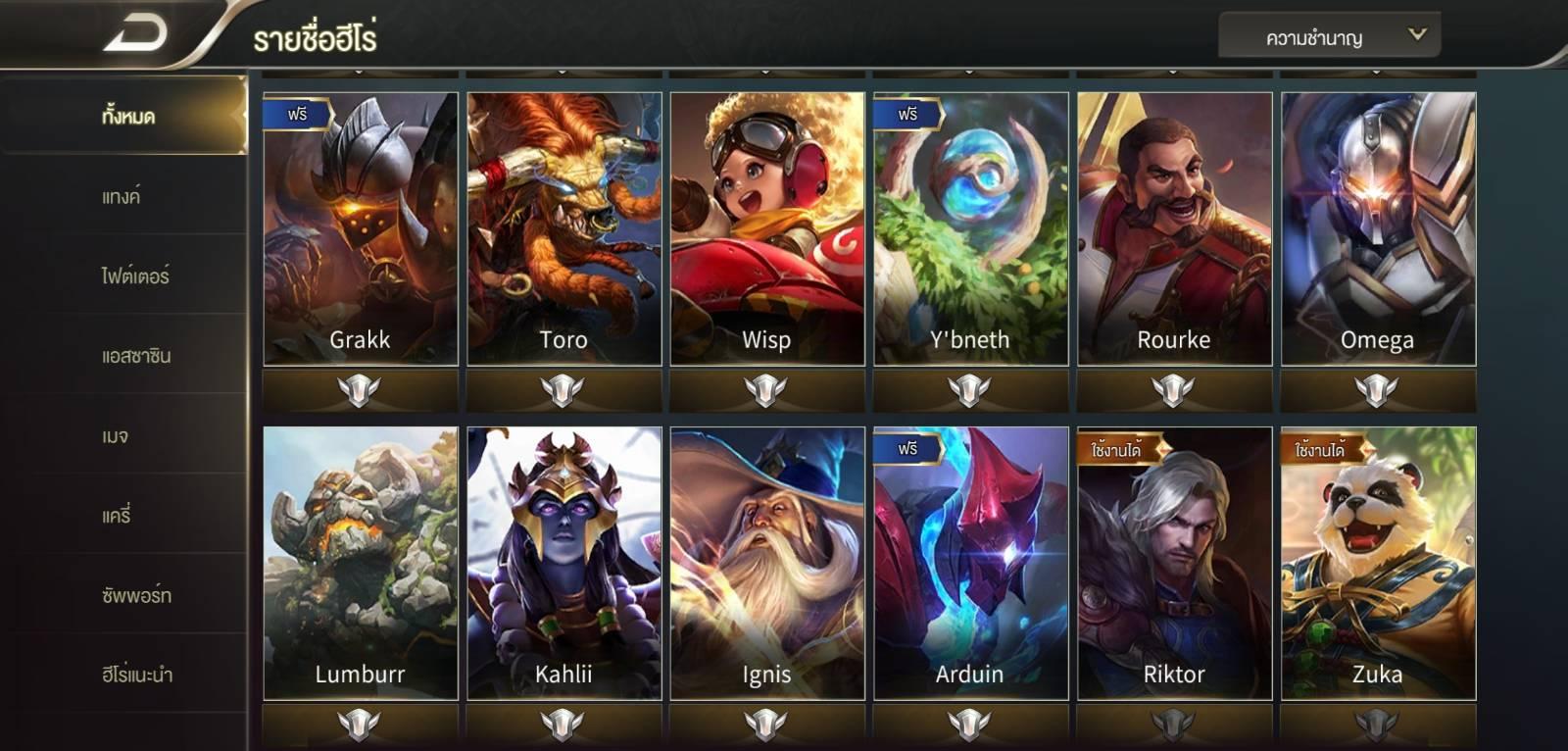Choose the Toro hero card

pos(564,229)
